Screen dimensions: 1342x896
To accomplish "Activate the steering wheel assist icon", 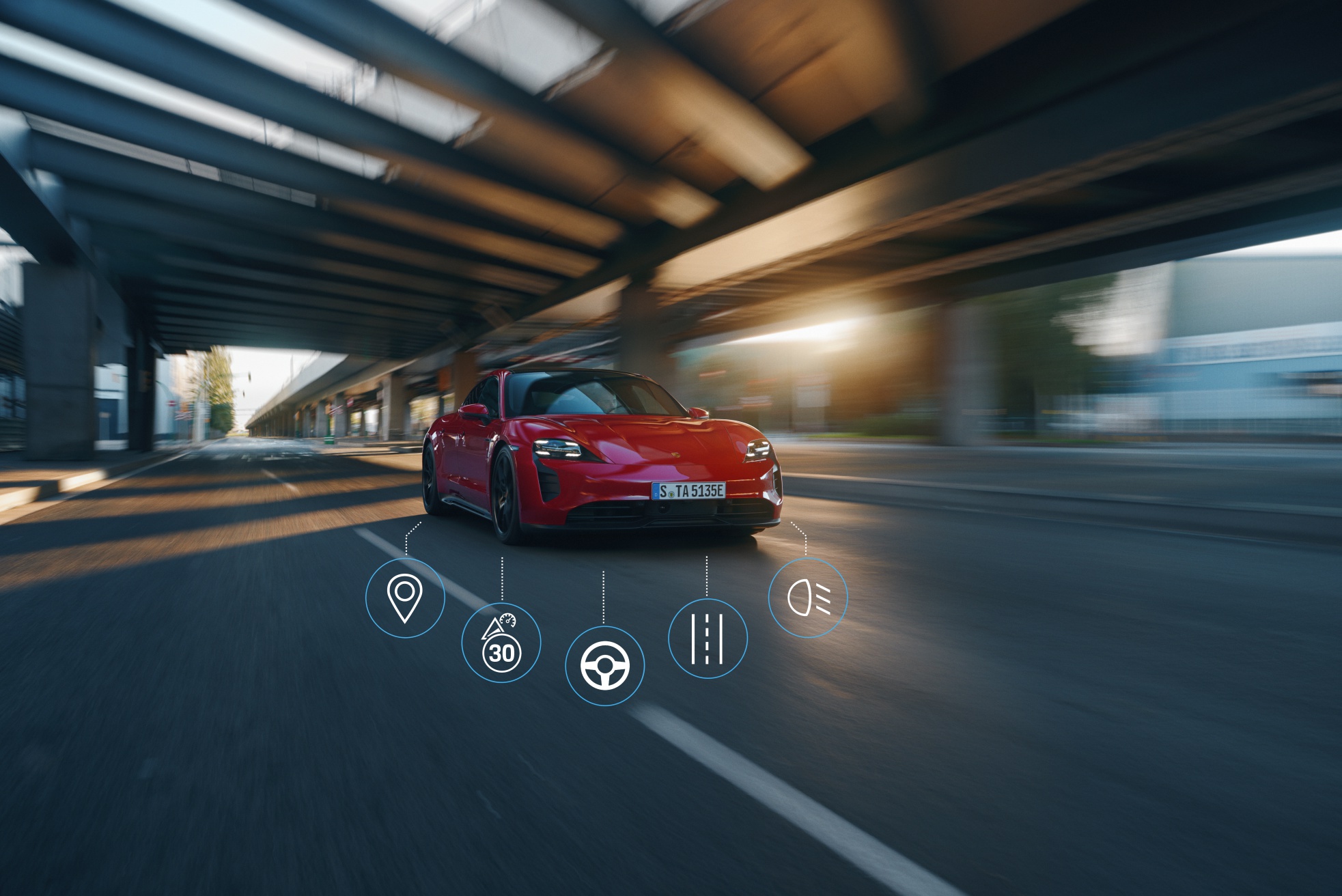I will (604, 666).
